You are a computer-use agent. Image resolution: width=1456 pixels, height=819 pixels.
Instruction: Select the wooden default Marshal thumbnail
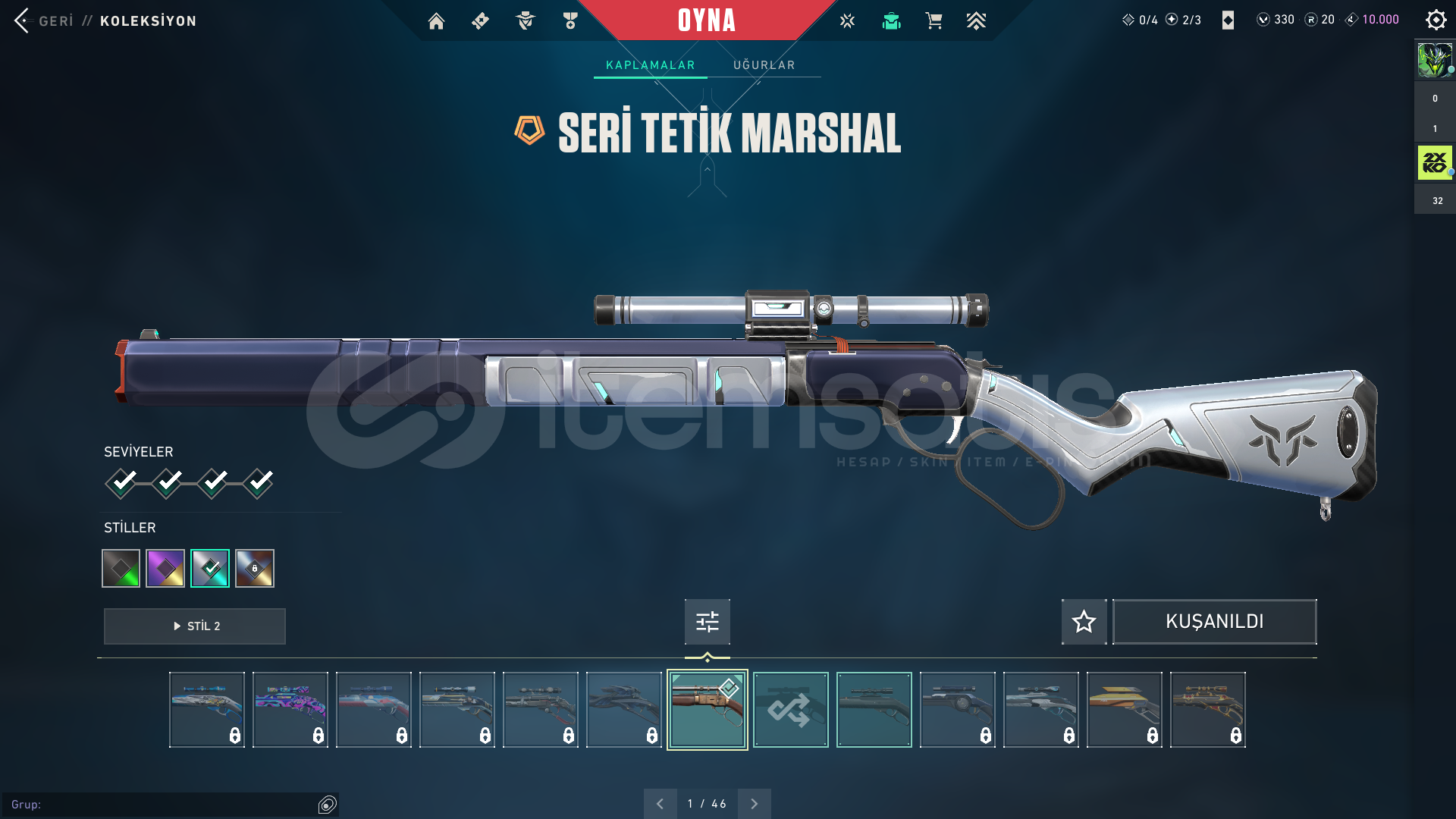707,710
